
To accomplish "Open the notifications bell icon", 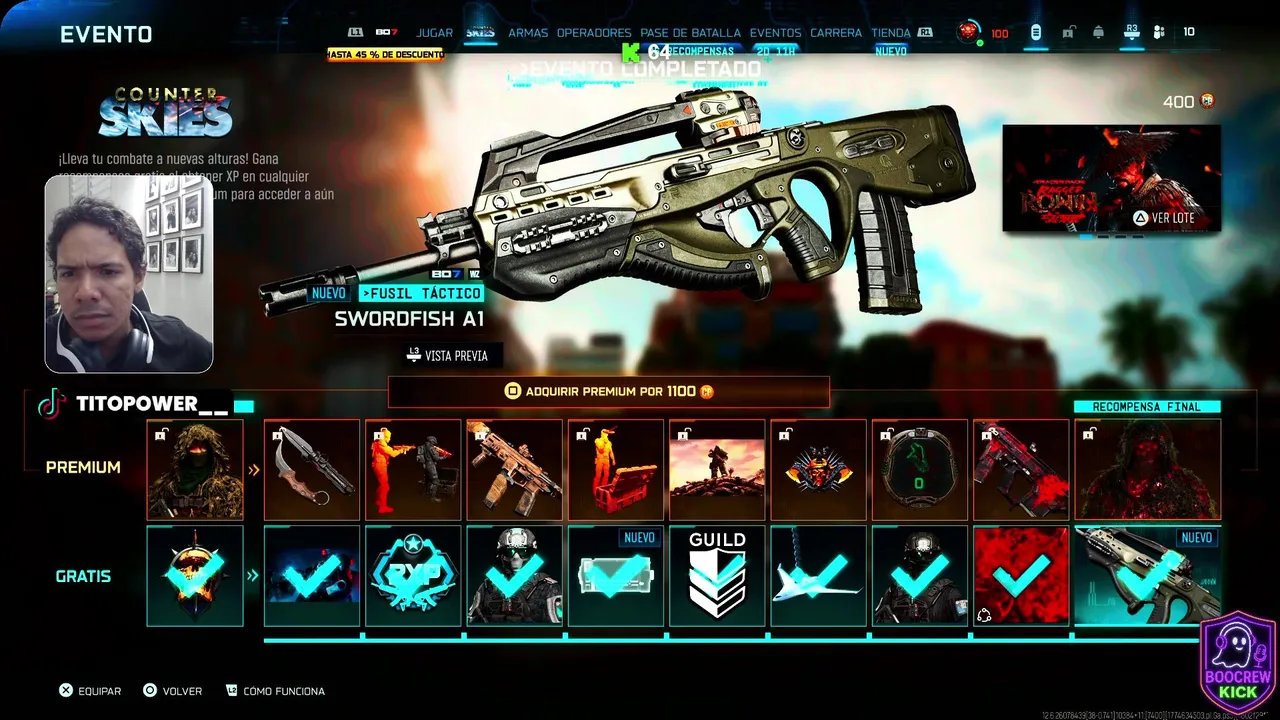I will [x=1098, y=33].
